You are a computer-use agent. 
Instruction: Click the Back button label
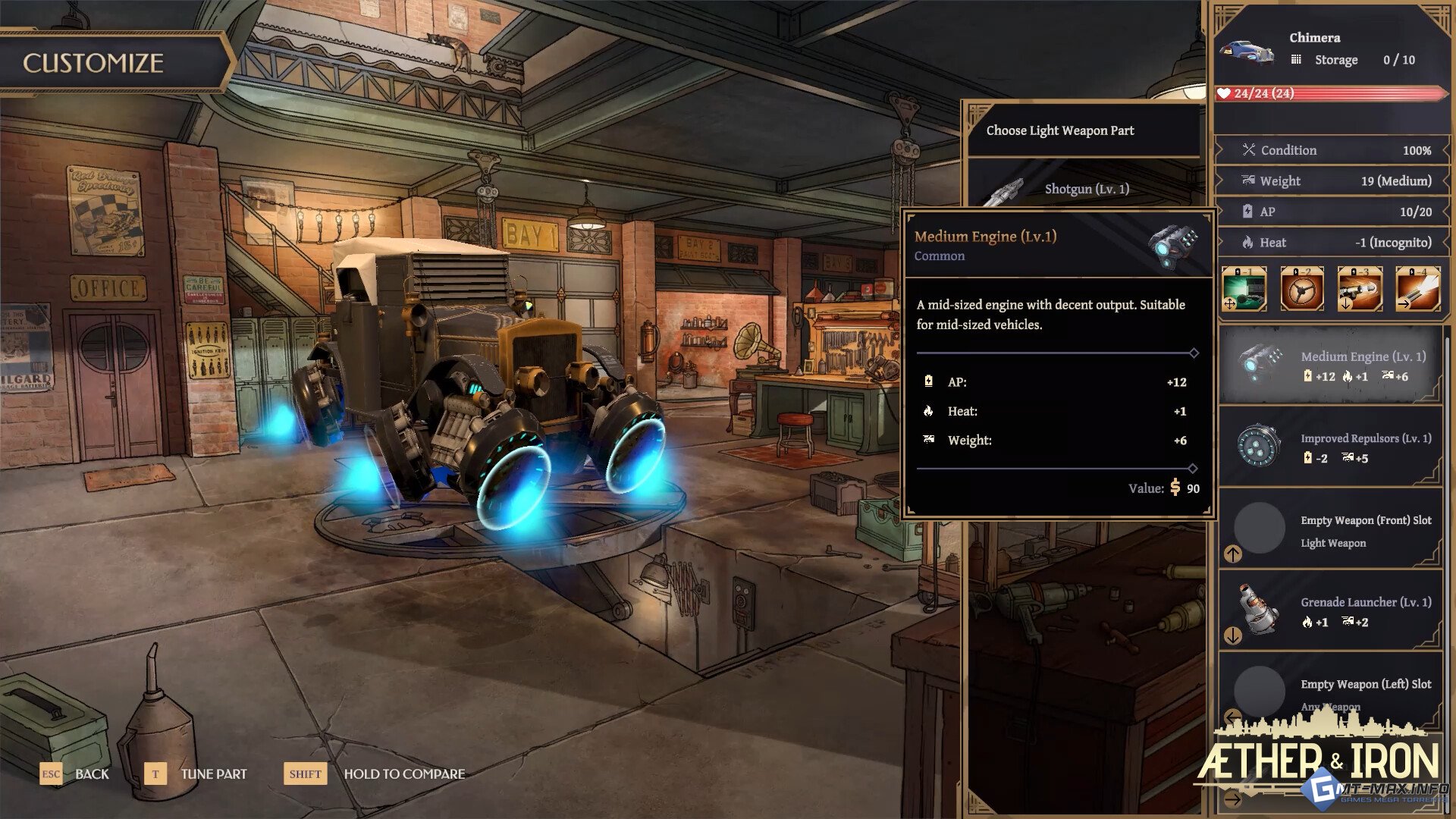92,773
